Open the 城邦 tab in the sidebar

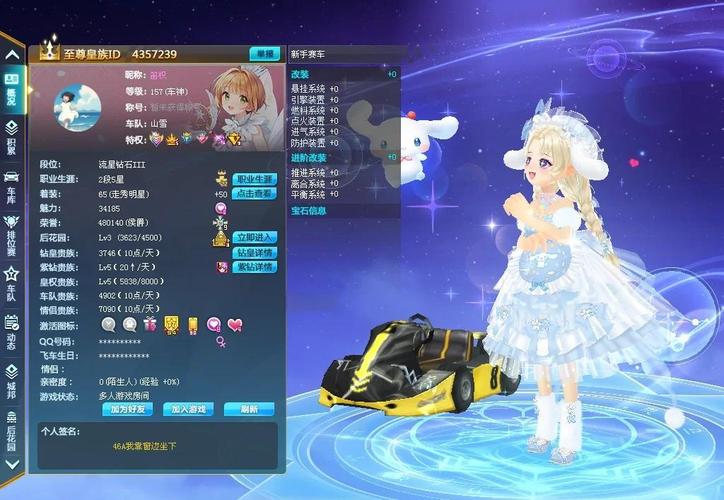coord(11,382)
